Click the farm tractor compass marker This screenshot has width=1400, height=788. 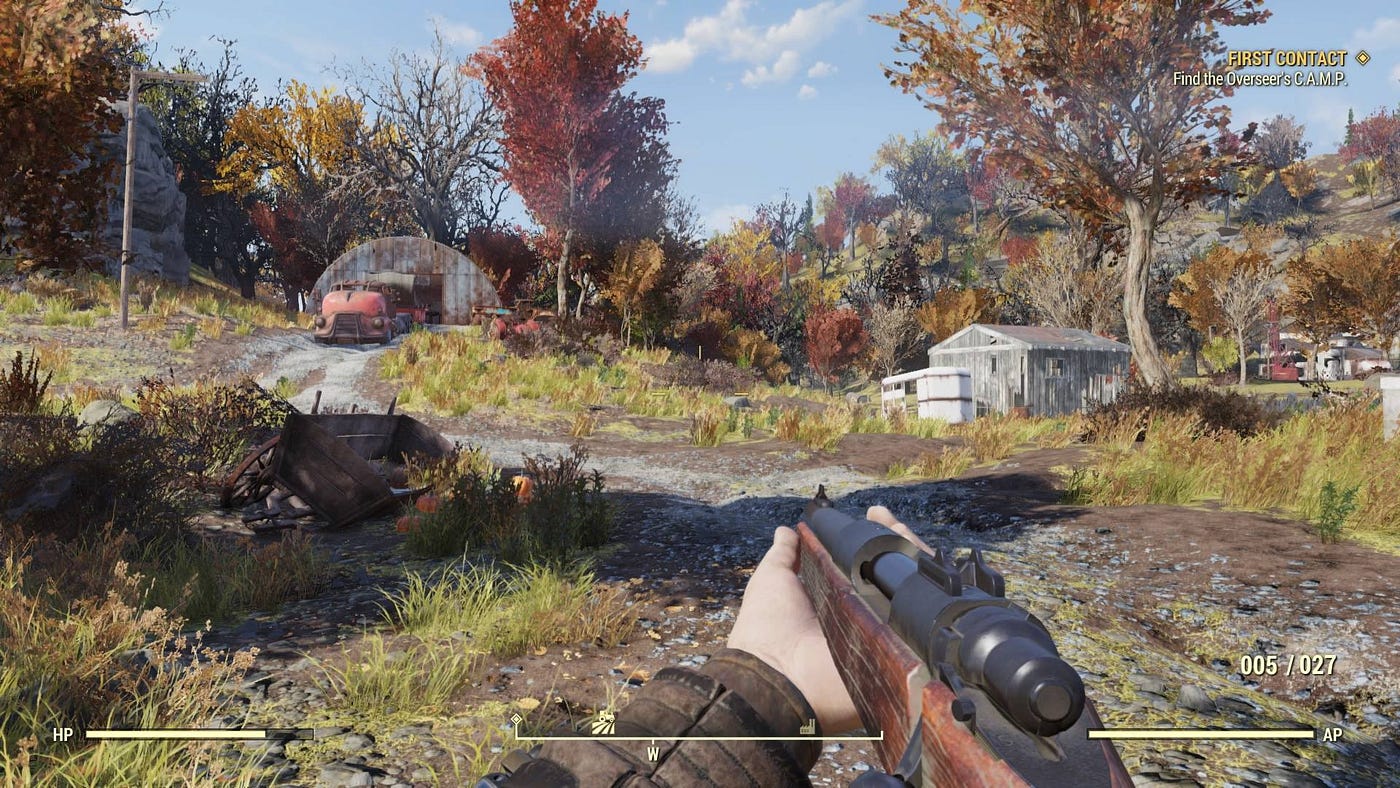click(604, 723)
